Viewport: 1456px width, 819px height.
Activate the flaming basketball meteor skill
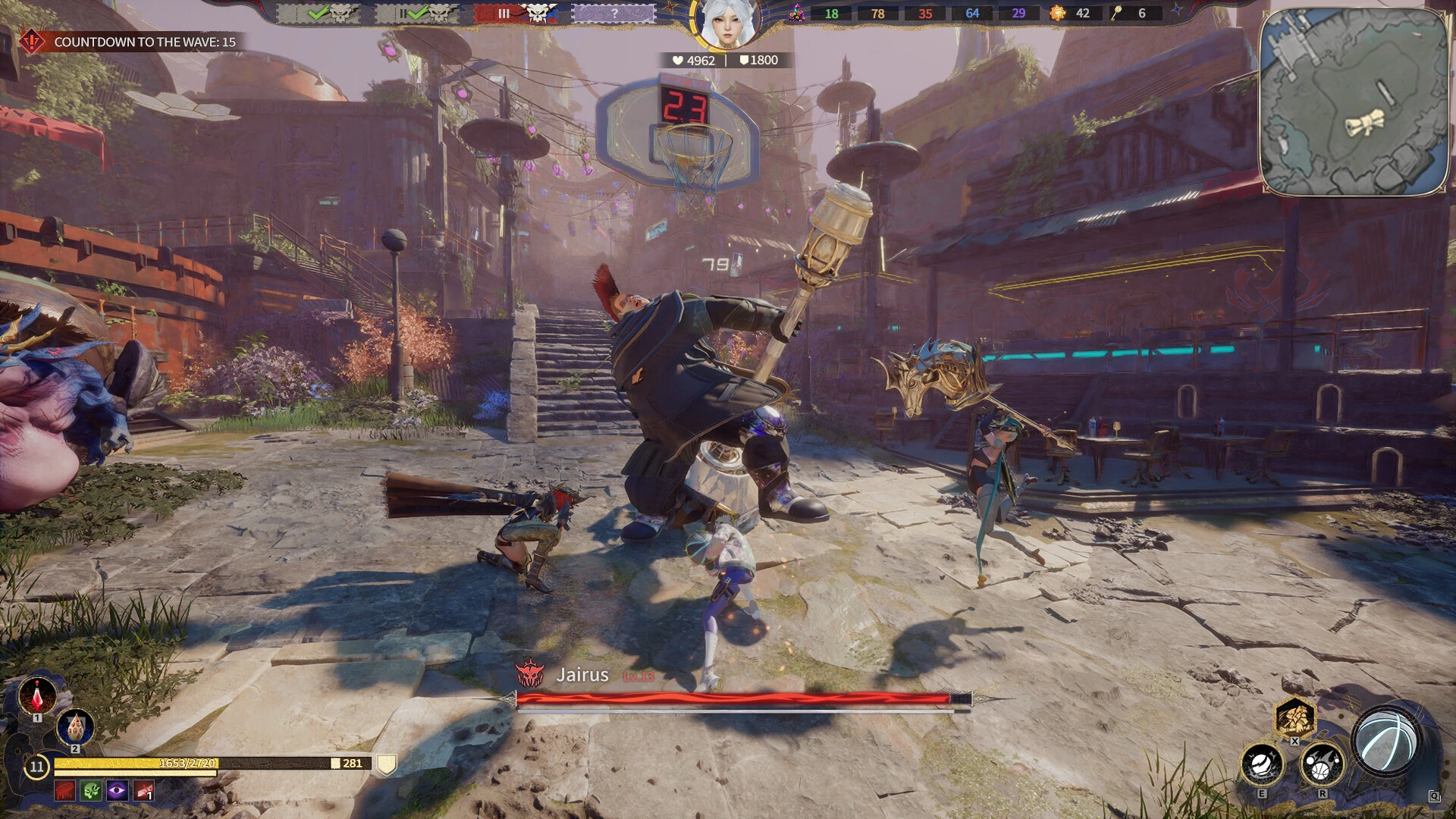click(x=1323, y=764)
